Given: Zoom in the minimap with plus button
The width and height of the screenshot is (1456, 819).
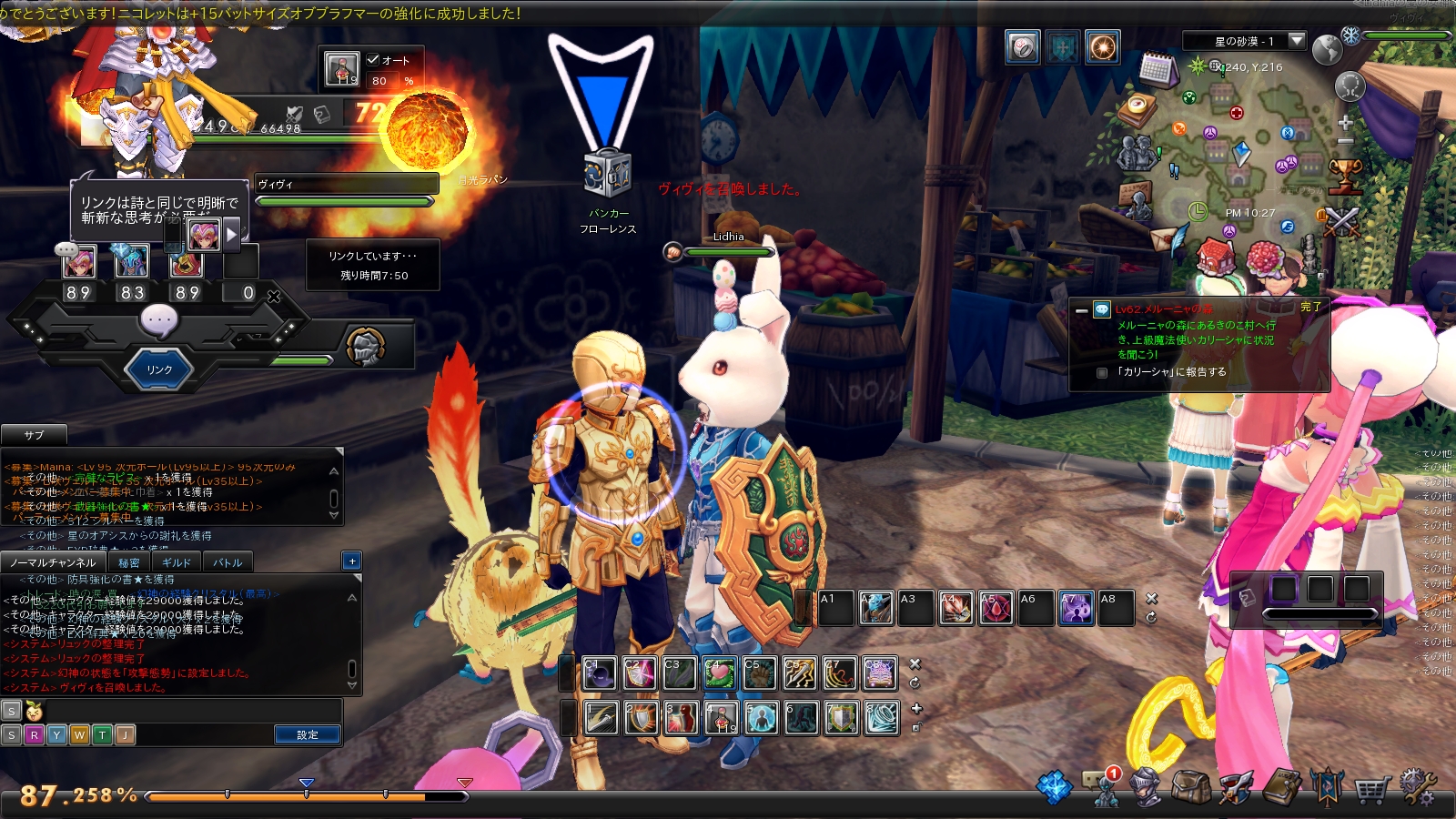Looking at the screenshot, I should [x=1346, y=122].
